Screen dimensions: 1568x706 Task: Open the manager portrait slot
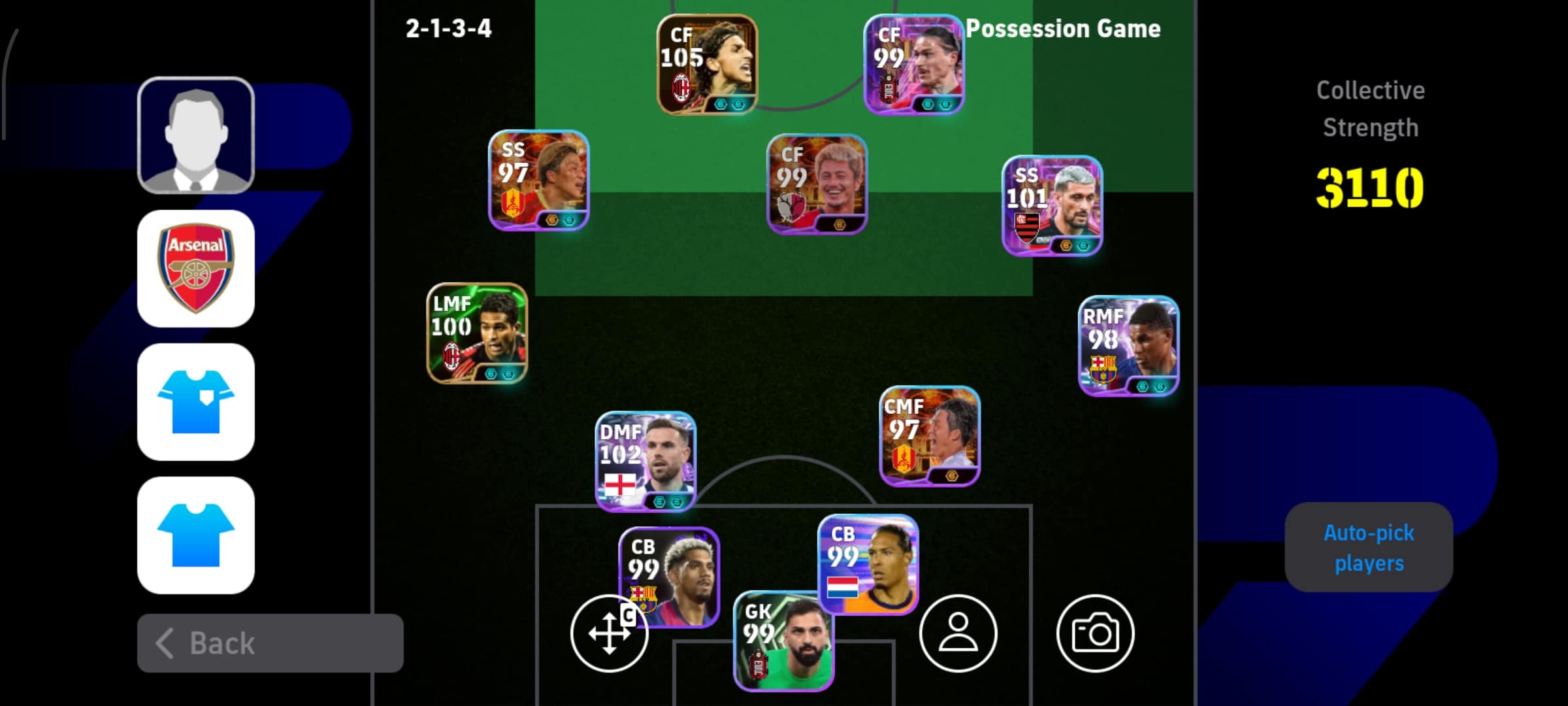tap(196, 136)
